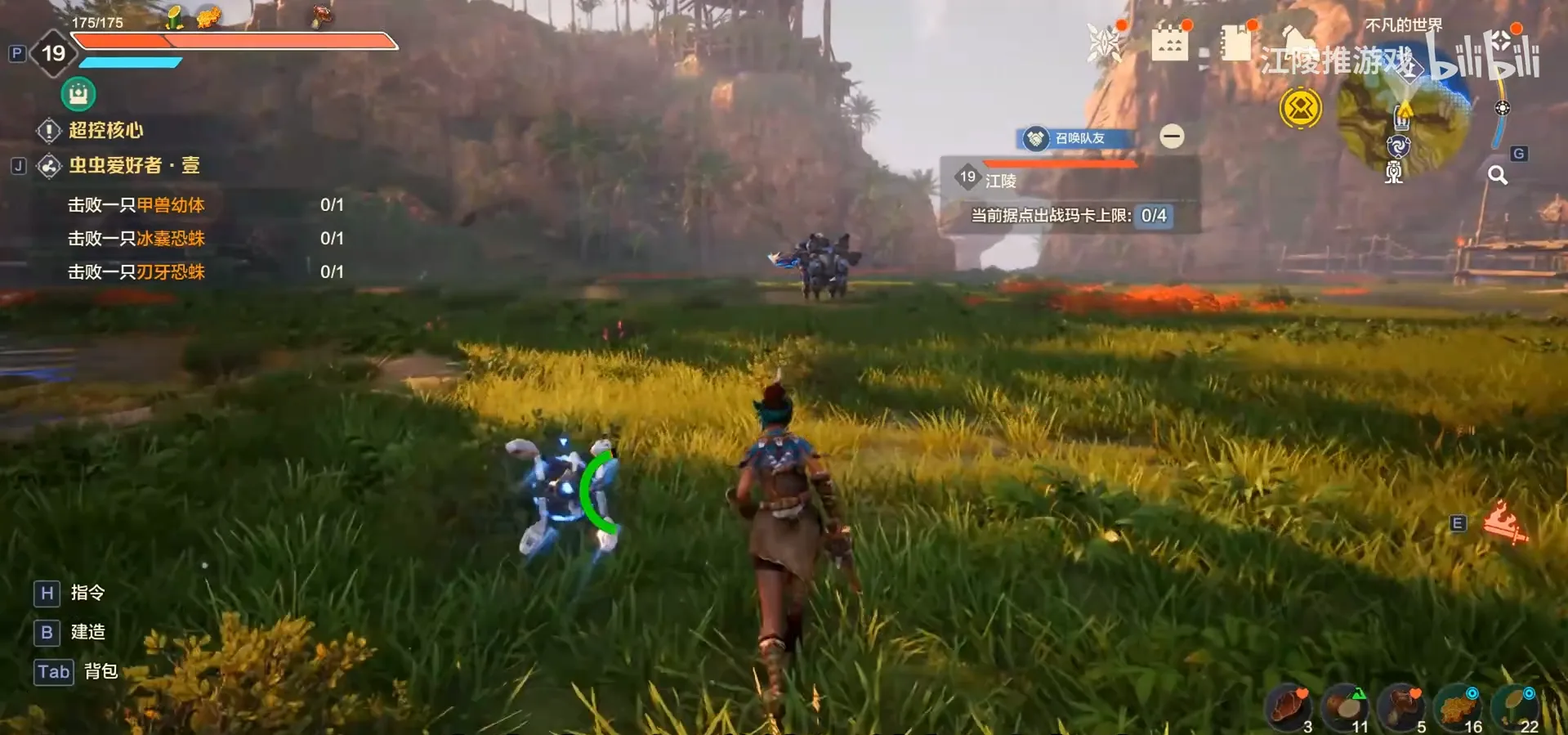Image resolution: width=1568 pixels, height=735 pixels.
Task: Click the 0/4 deployment limit counter
Action: pos(1153,217)
